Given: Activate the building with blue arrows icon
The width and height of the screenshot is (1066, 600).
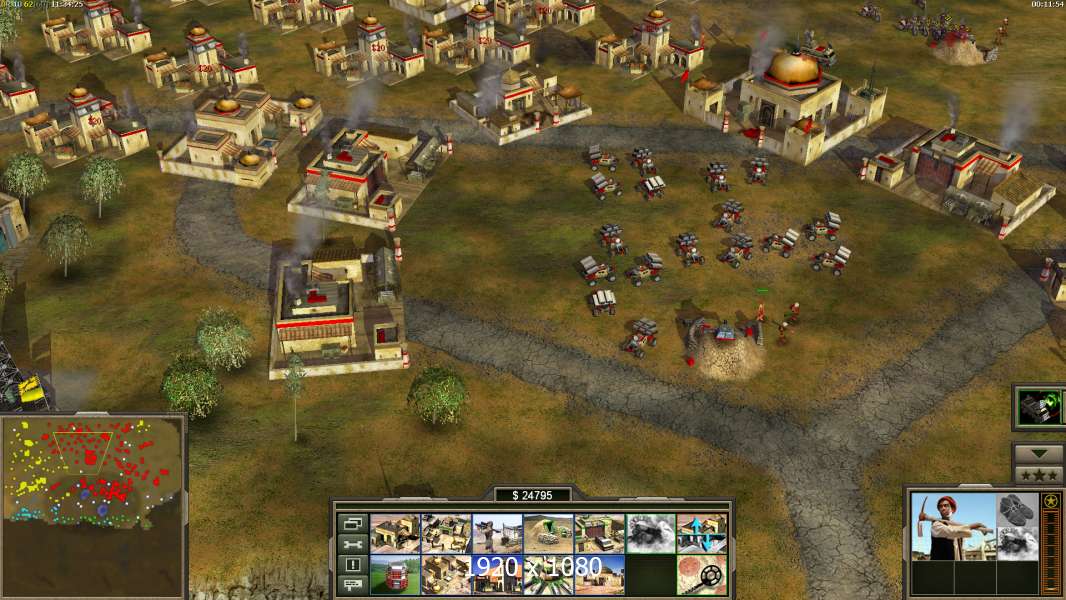Looking at the screenshot, I should [x=701, y=534].
